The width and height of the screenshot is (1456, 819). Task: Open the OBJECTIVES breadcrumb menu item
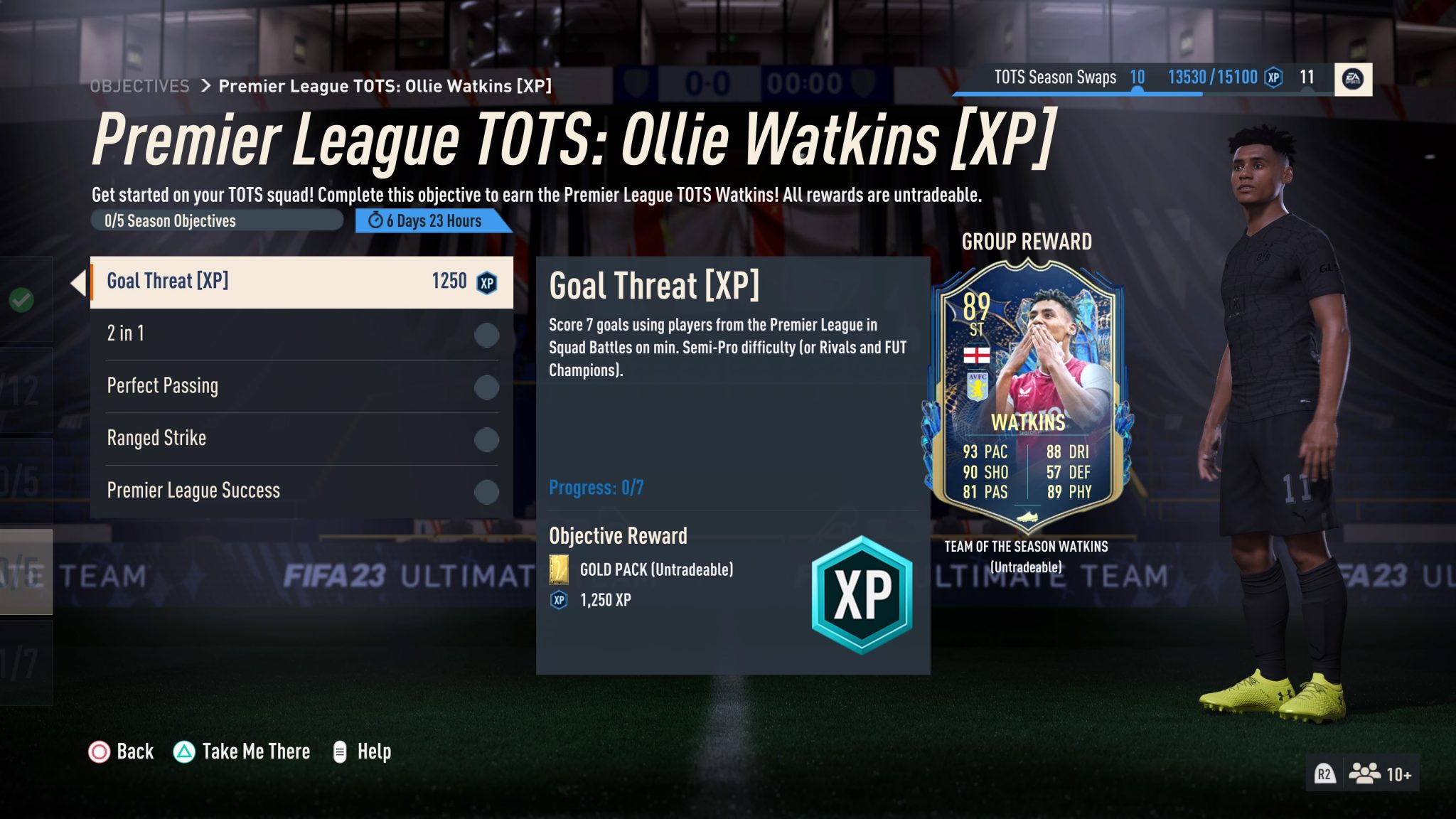139,85
